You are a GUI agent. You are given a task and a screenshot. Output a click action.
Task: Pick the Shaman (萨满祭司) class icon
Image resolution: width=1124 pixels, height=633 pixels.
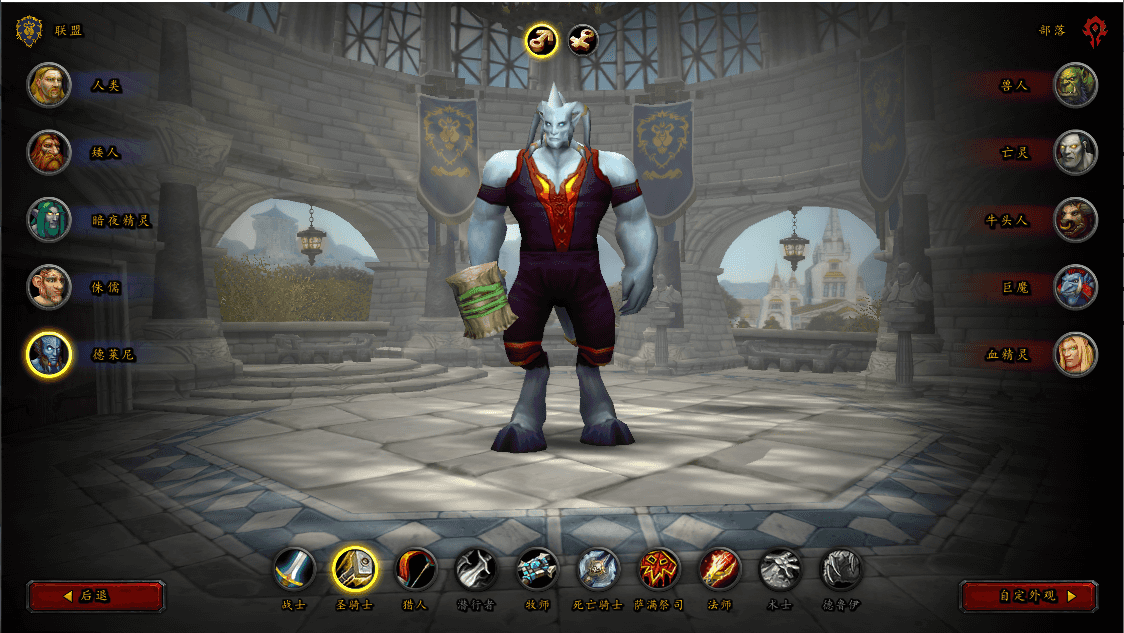(659, 569)
